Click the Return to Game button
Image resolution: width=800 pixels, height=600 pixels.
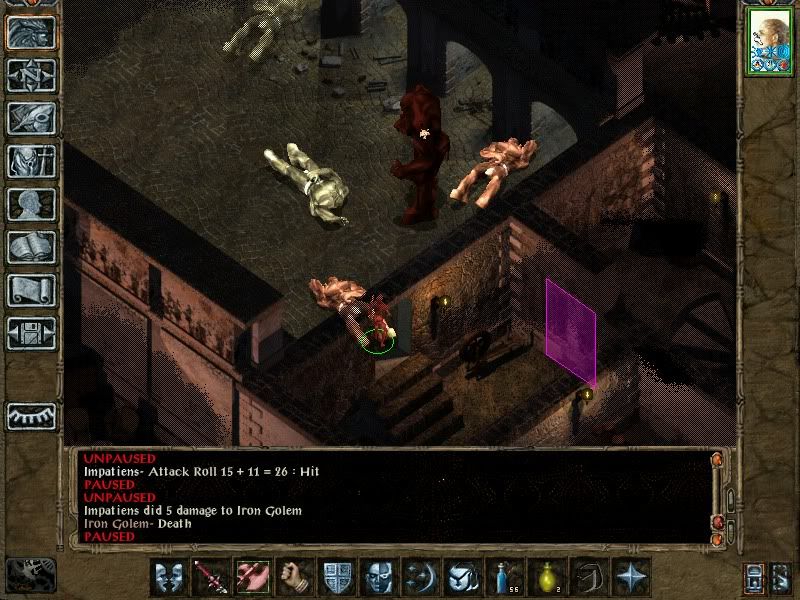click(x=31, y=31)
